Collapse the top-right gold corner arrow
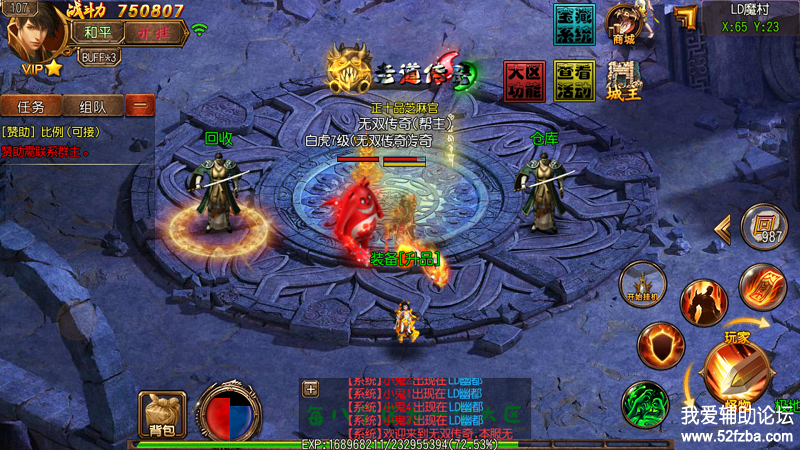Image resolution: width=800 pixels, height=450 pixels. click(684, 18)
